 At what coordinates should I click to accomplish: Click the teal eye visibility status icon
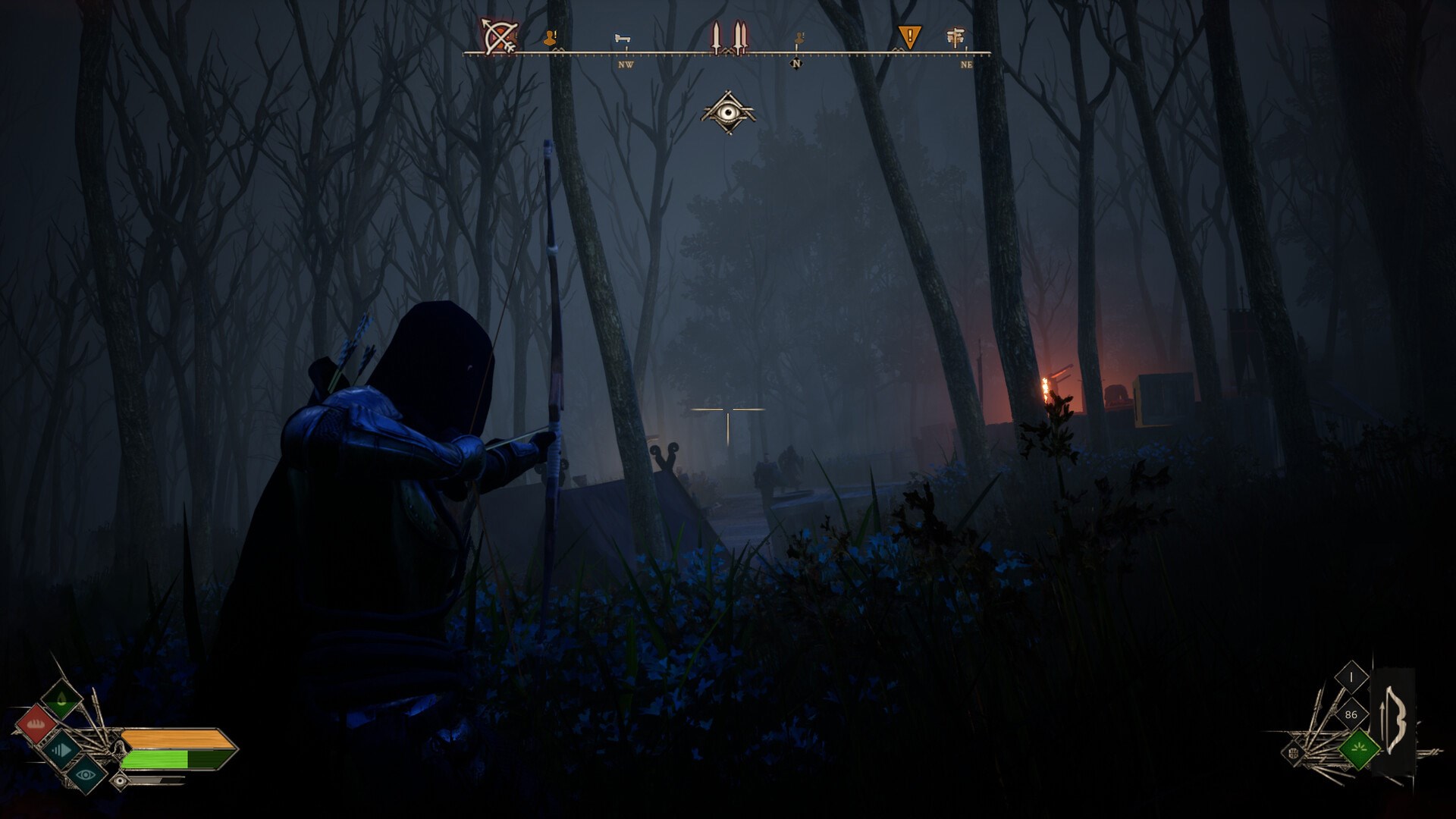(x=86, y=774)
